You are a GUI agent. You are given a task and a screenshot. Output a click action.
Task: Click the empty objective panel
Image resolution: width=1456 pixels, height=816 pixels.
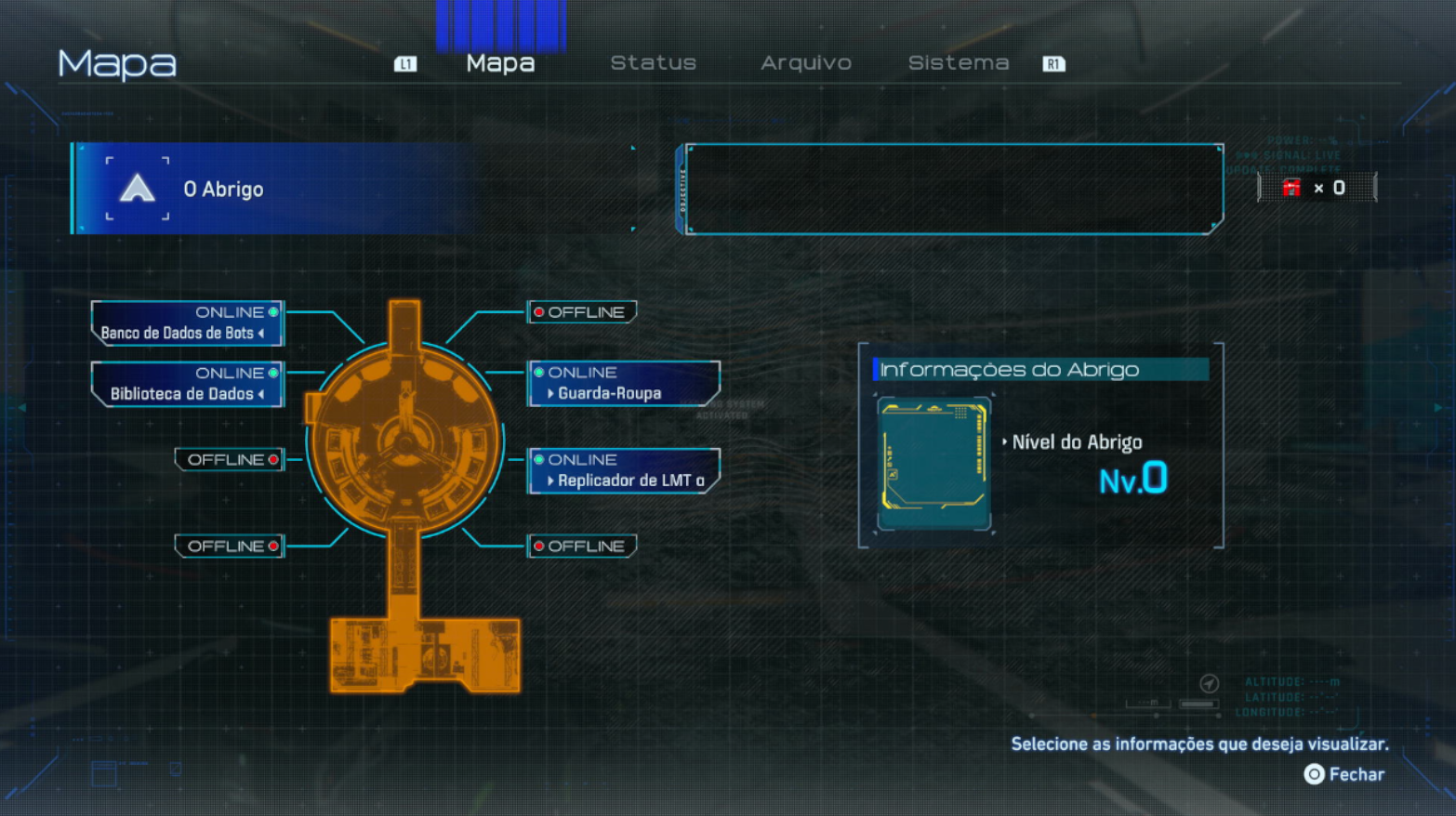(x=954, y=189)
